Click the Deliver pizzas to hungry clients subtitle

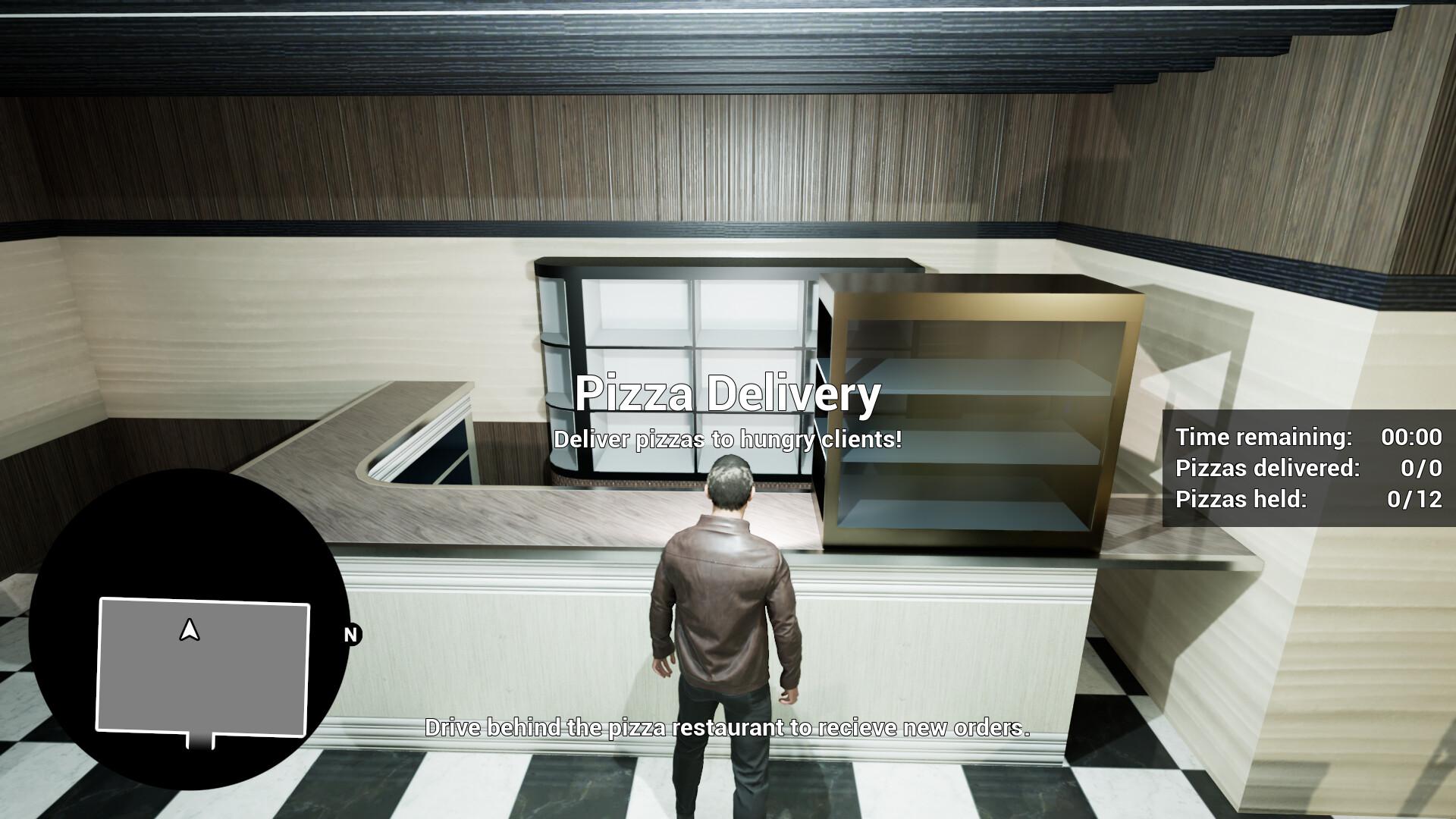[x=728, y=441]
